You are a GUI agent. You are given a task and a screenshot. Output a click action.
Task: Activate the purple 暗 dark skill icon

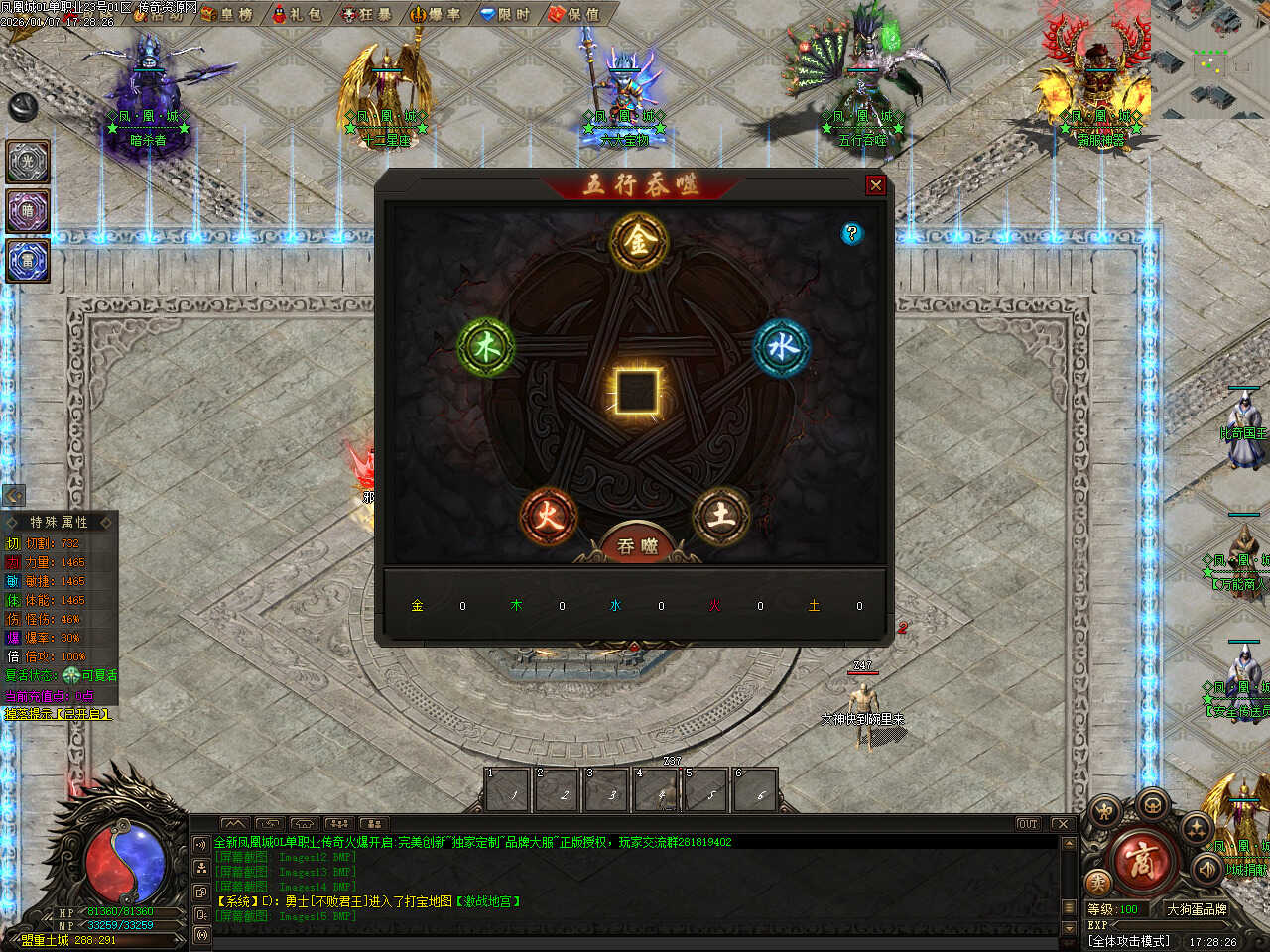[28, 211]
